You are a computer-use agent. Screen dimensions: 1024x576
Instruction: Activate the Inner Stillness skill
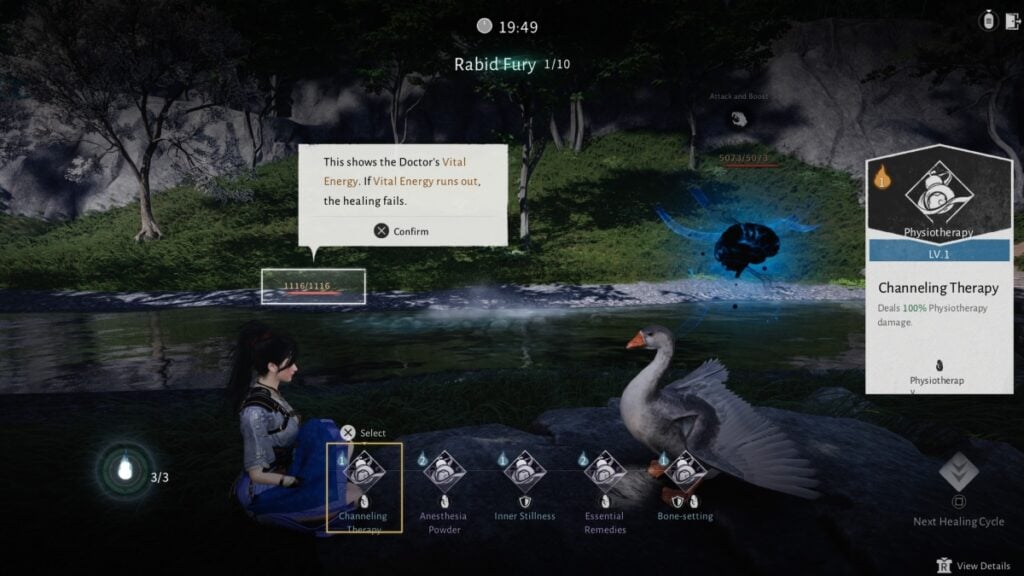(524, 472)
